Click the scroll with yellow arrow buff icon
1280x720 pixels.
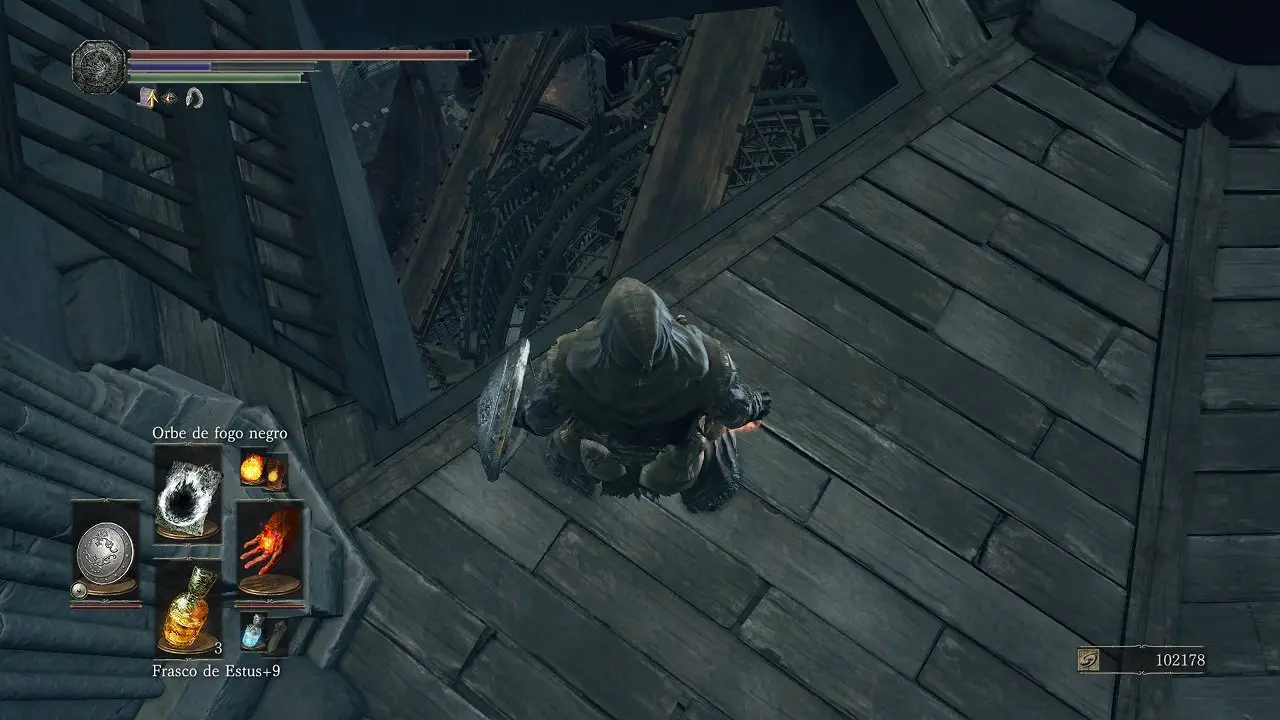146,98
